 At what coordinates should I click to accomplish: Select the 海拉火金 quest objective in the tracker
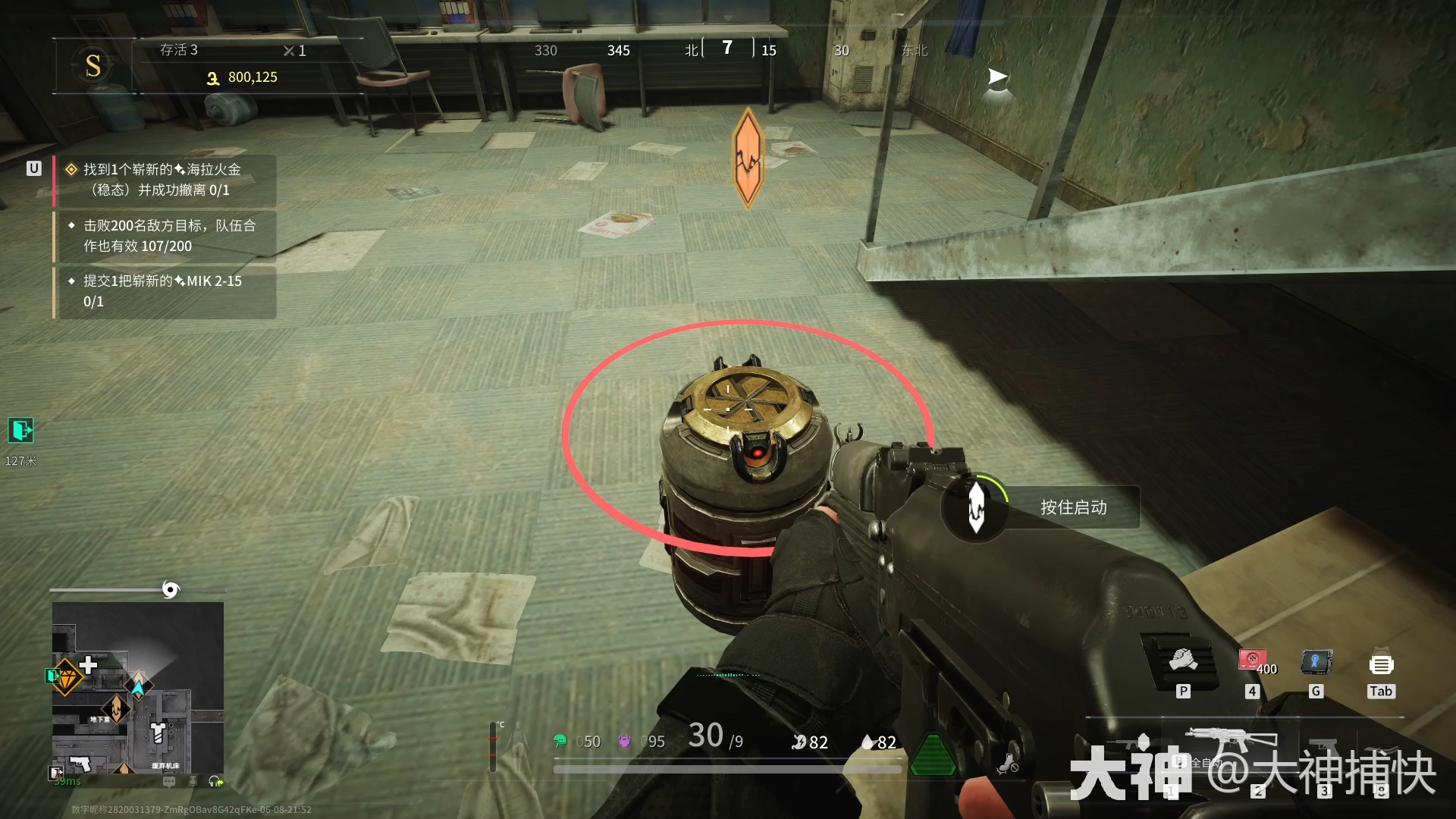click(x=165, y=180)
